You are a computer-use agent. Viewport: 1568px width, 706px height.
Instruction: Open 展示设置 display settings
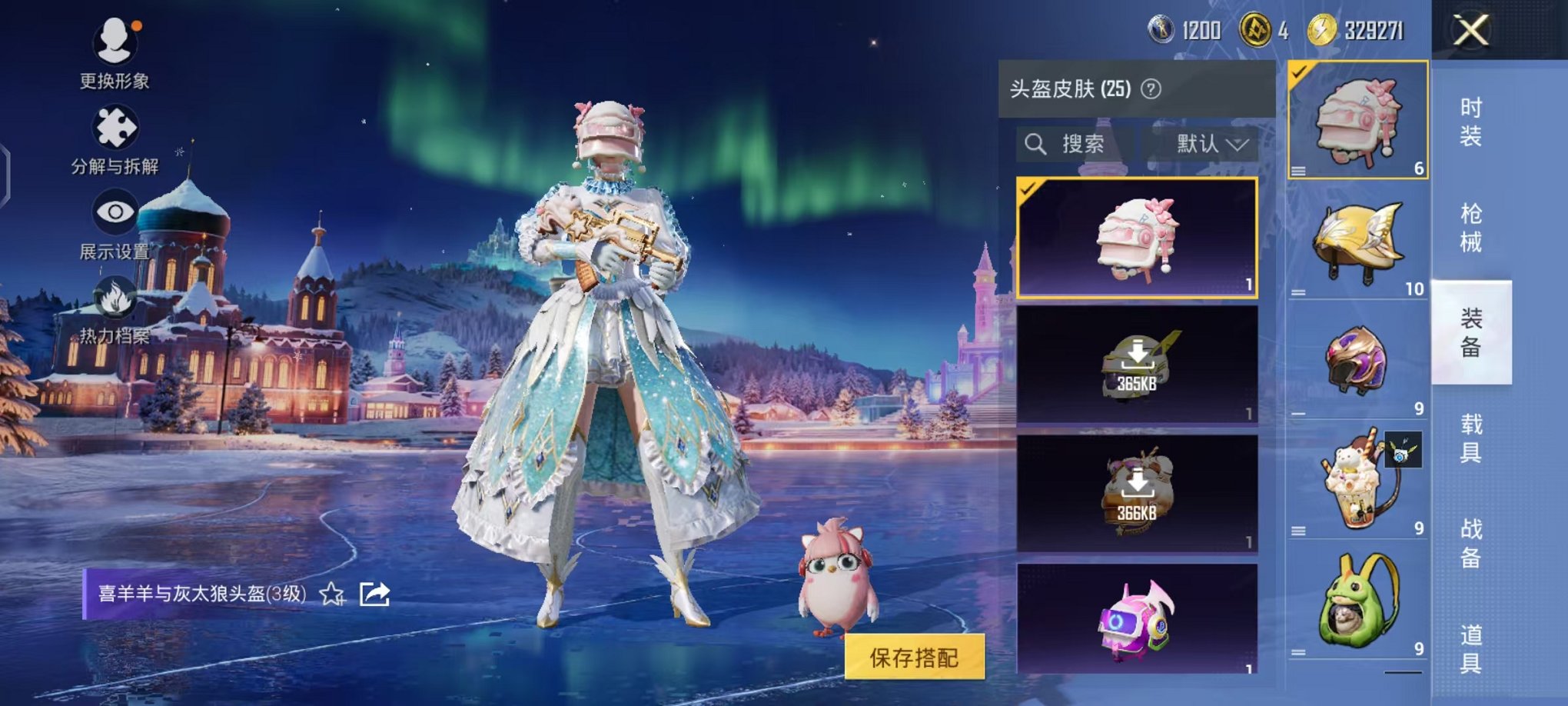pyautogui.click(x=114, y=213)
